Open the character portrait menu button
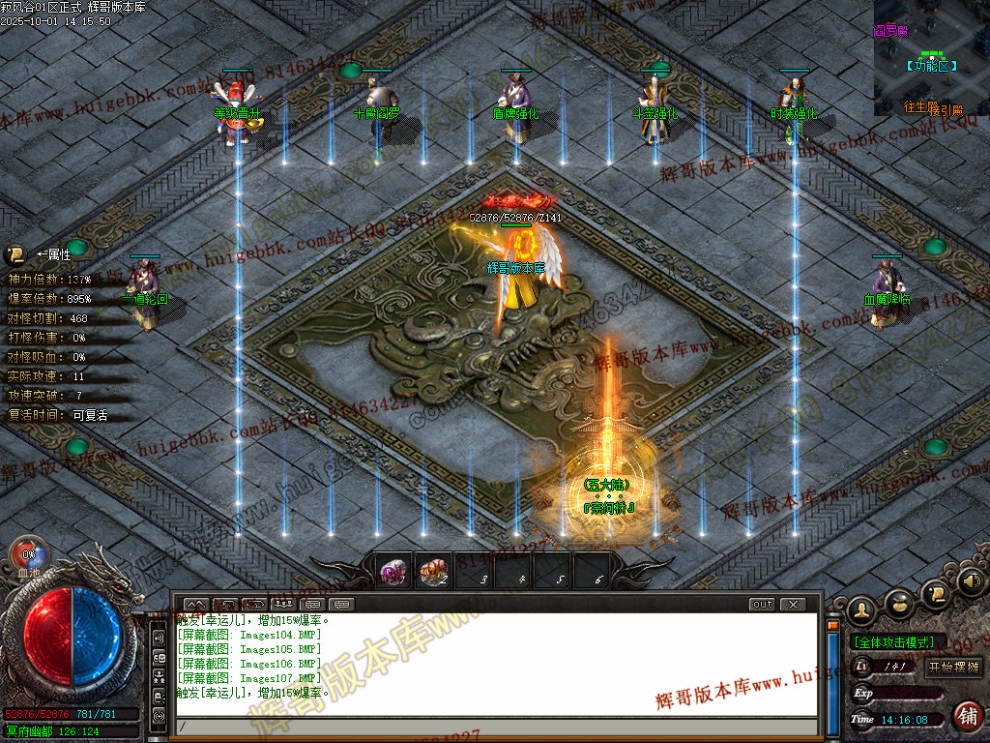 (x=861, y=609)
